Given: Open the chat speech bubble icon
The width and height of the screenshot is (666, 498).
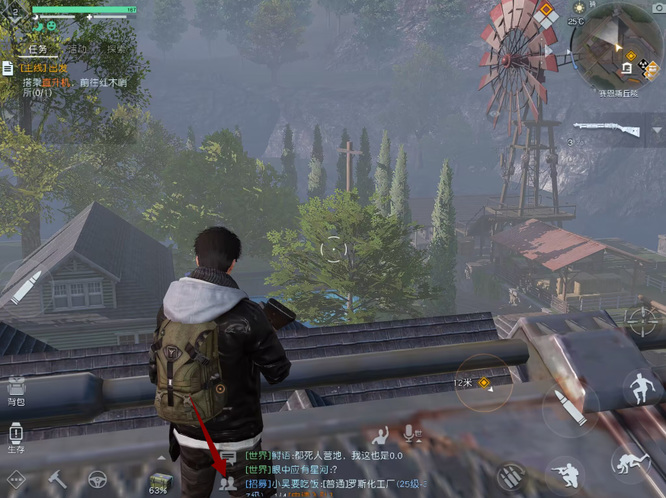Looking at the screenshot, I should tap(228, 457).
